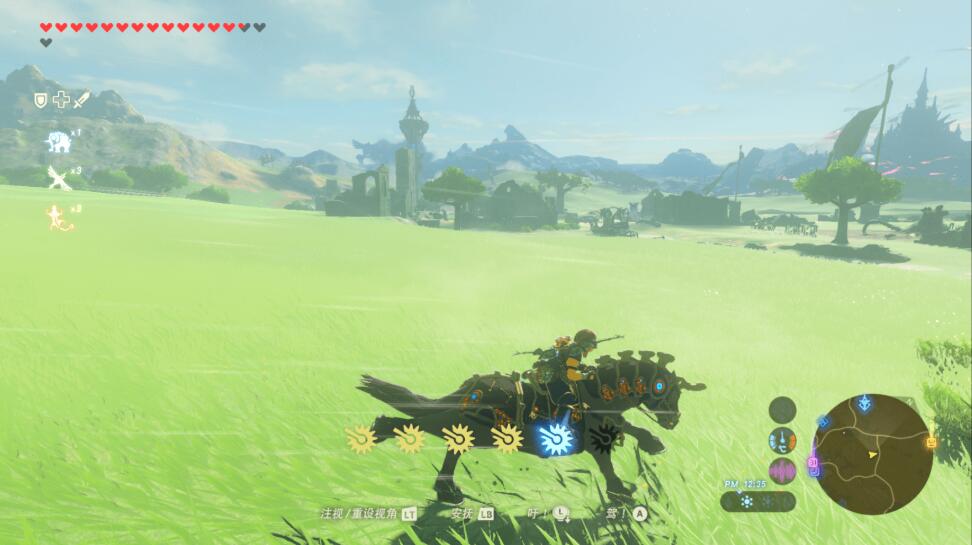Screen dimensions: 972x545
Task: Click the blue tower marker atop minimap
Action: coord(865,402)
